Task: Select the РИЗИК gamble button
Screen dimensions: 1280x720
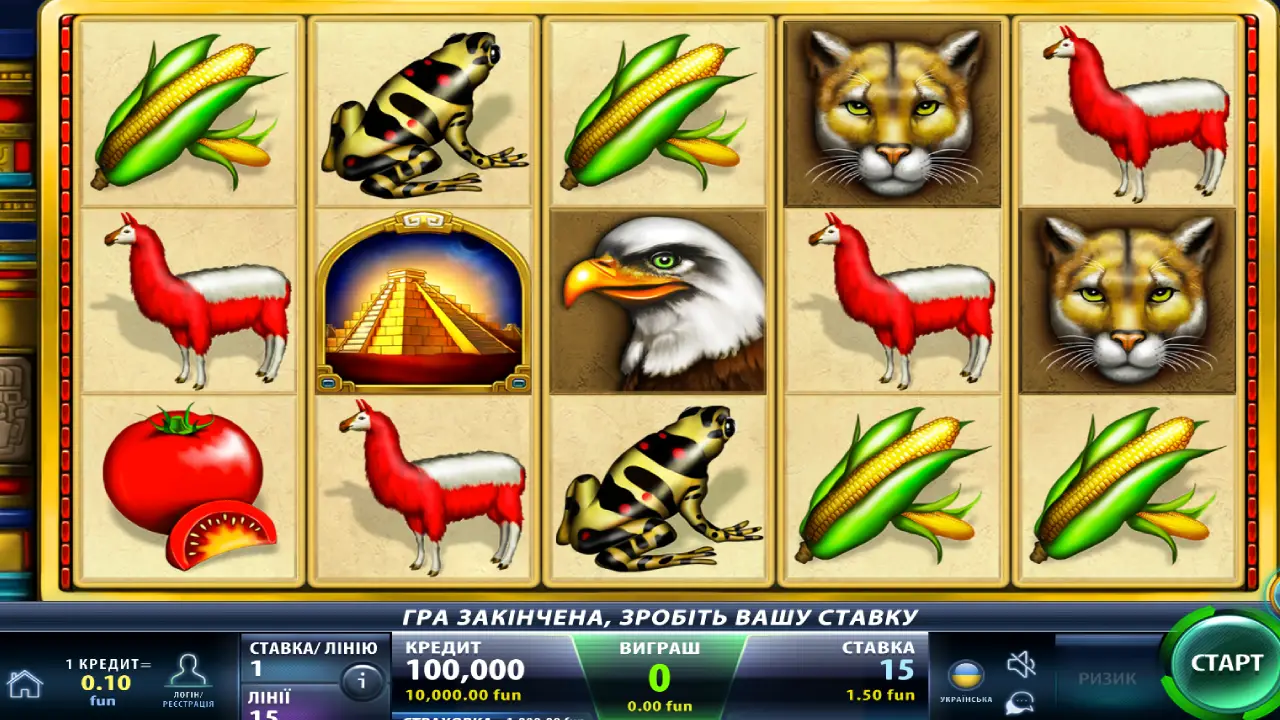Action: [x=1107, y=678]
